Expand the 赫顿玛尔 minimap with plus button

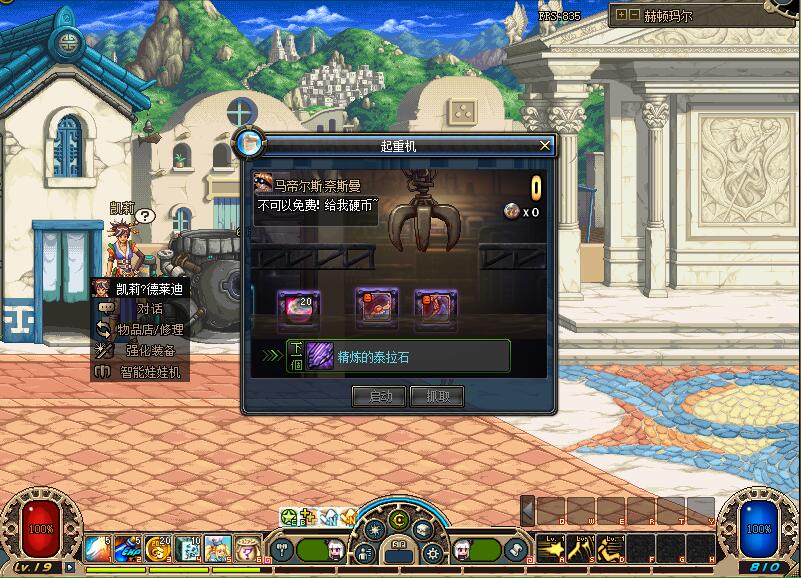pyautogui.click(x=622, y=15)
